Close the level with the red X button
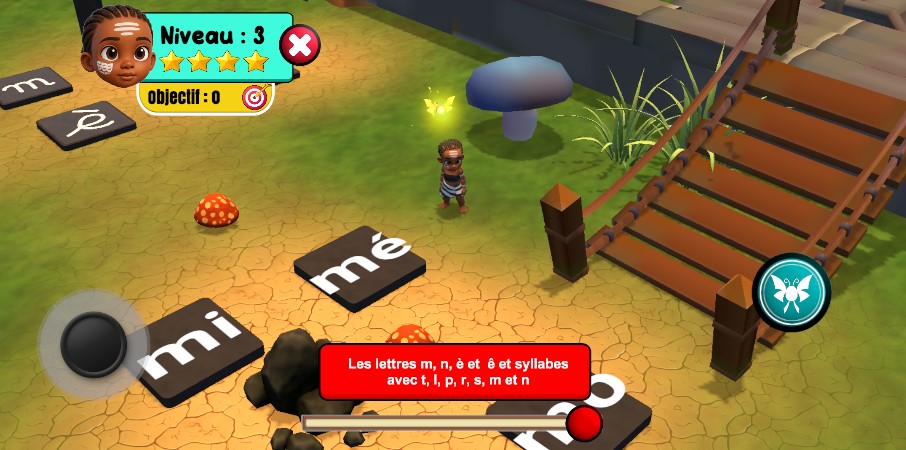This screenshot has height=450, width=906. (300, 45)
